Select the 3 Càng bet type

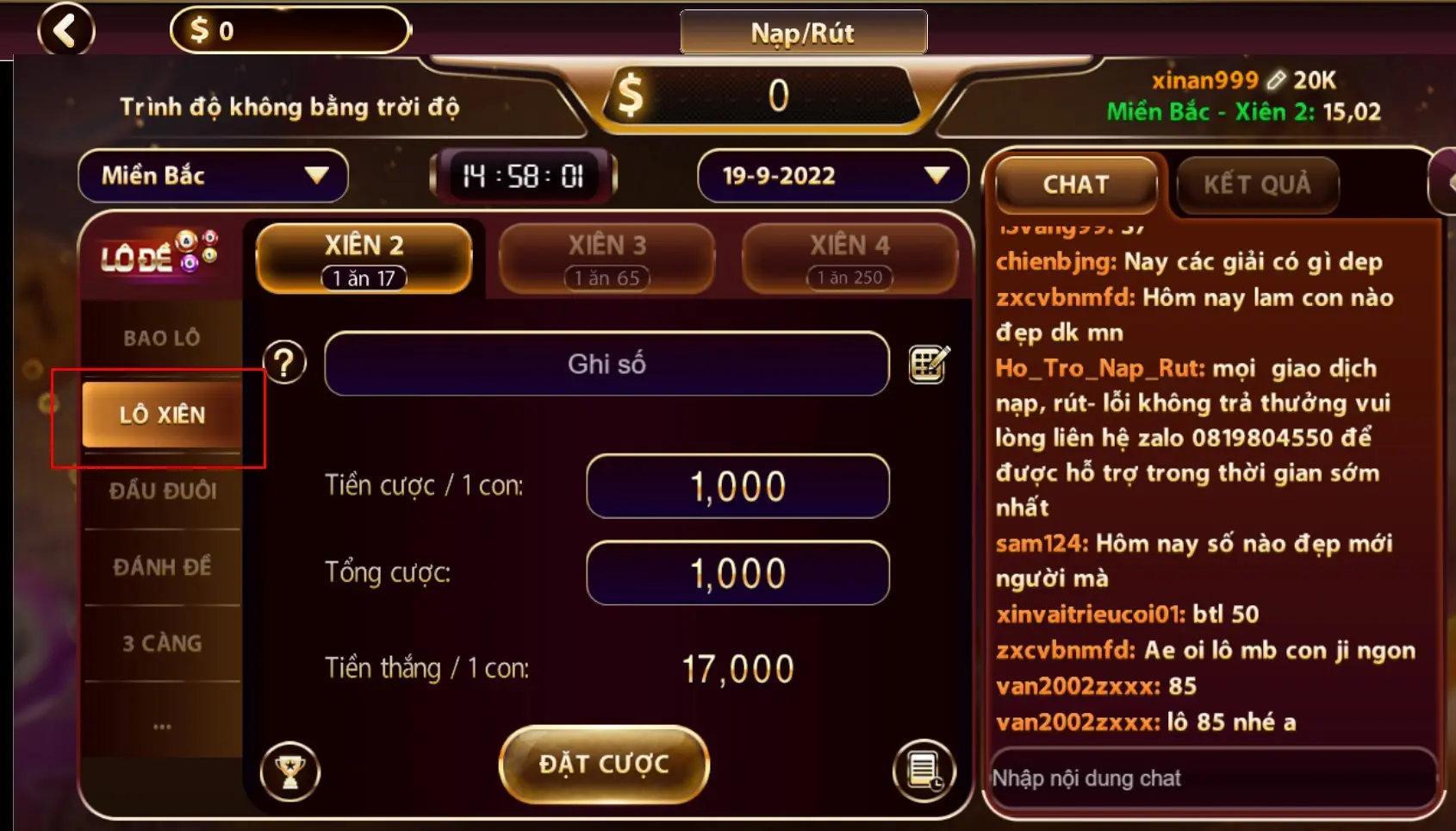coord(162,643)
